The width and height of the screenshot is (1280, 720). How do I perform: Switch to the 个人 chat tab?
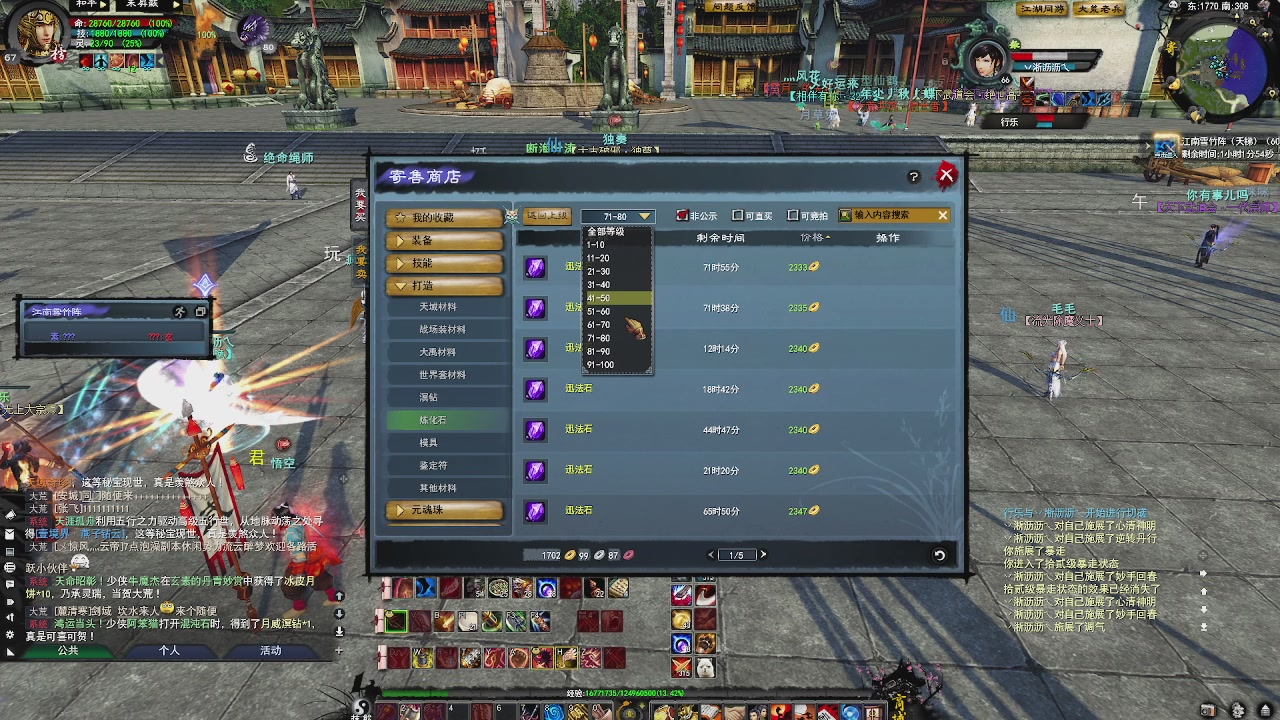pos(170,649)
